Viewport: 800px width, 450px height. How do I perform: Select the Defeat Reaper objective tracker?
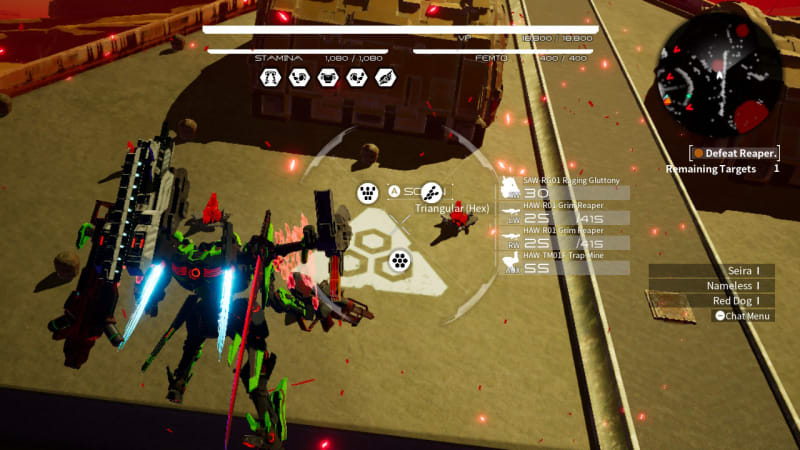click(735, 153)
